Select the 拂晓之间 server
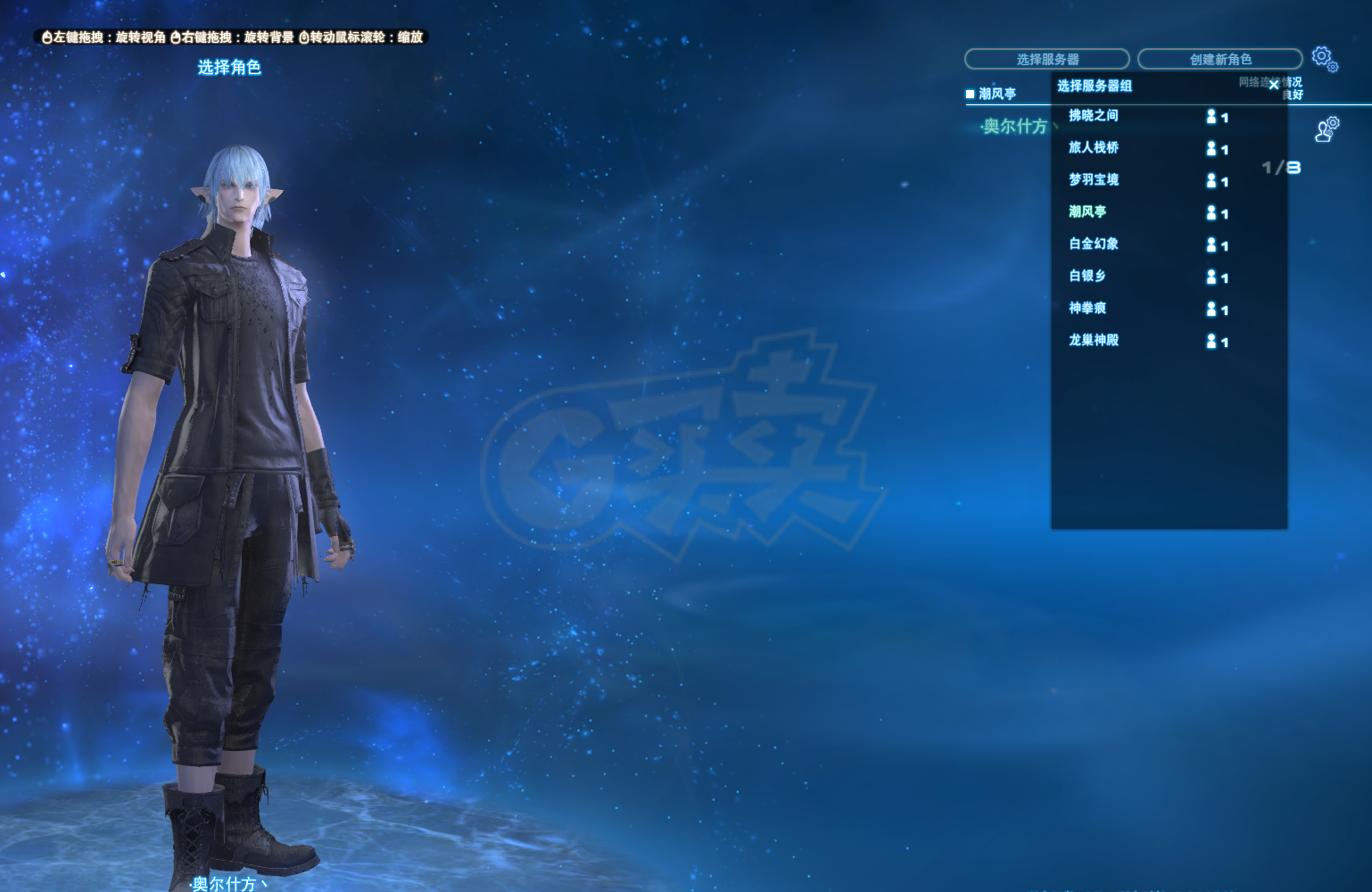The width and height of the screenshot is (1372, 892). 1094,116
